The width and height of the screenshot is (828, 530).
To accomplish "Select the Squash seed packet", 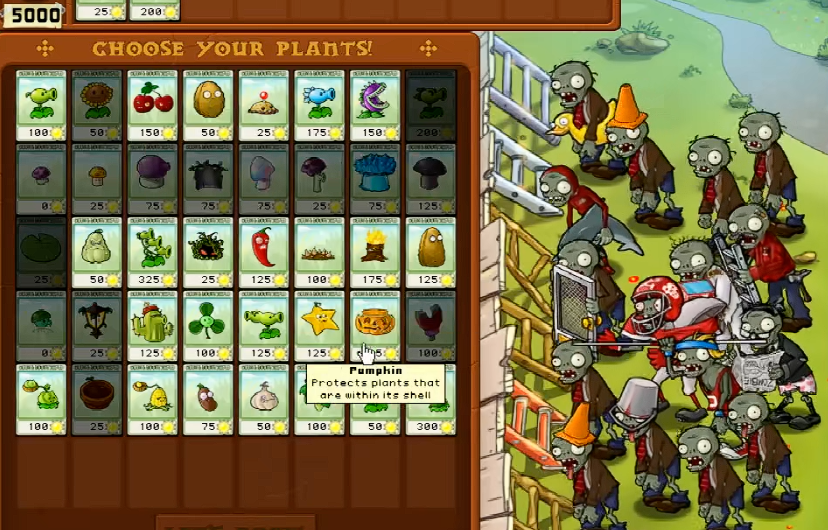I will tap(97, 252).
